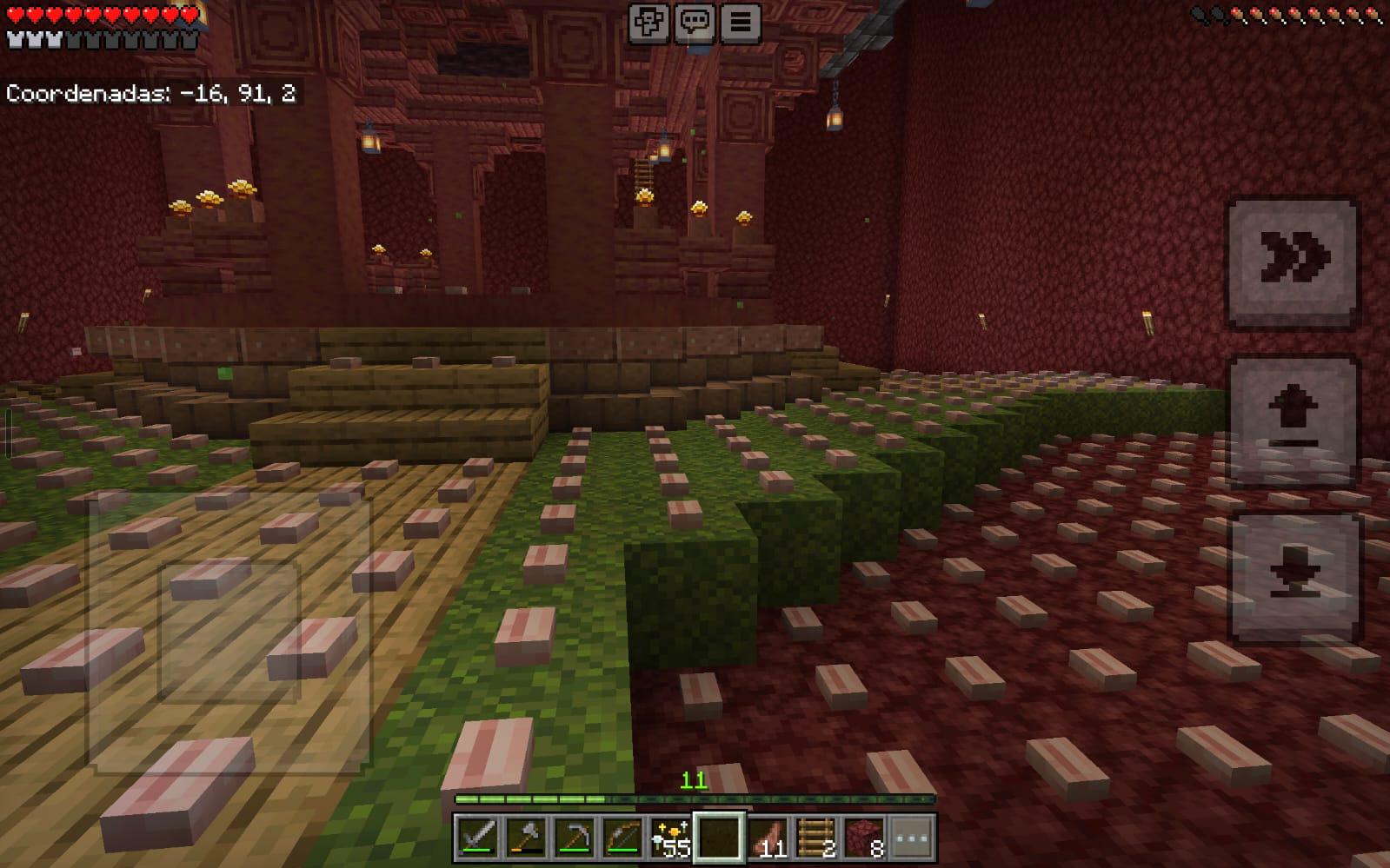The image size is (1390, 868).
Task: Tap the jump up-arrow button
Action: [1293, 419]
